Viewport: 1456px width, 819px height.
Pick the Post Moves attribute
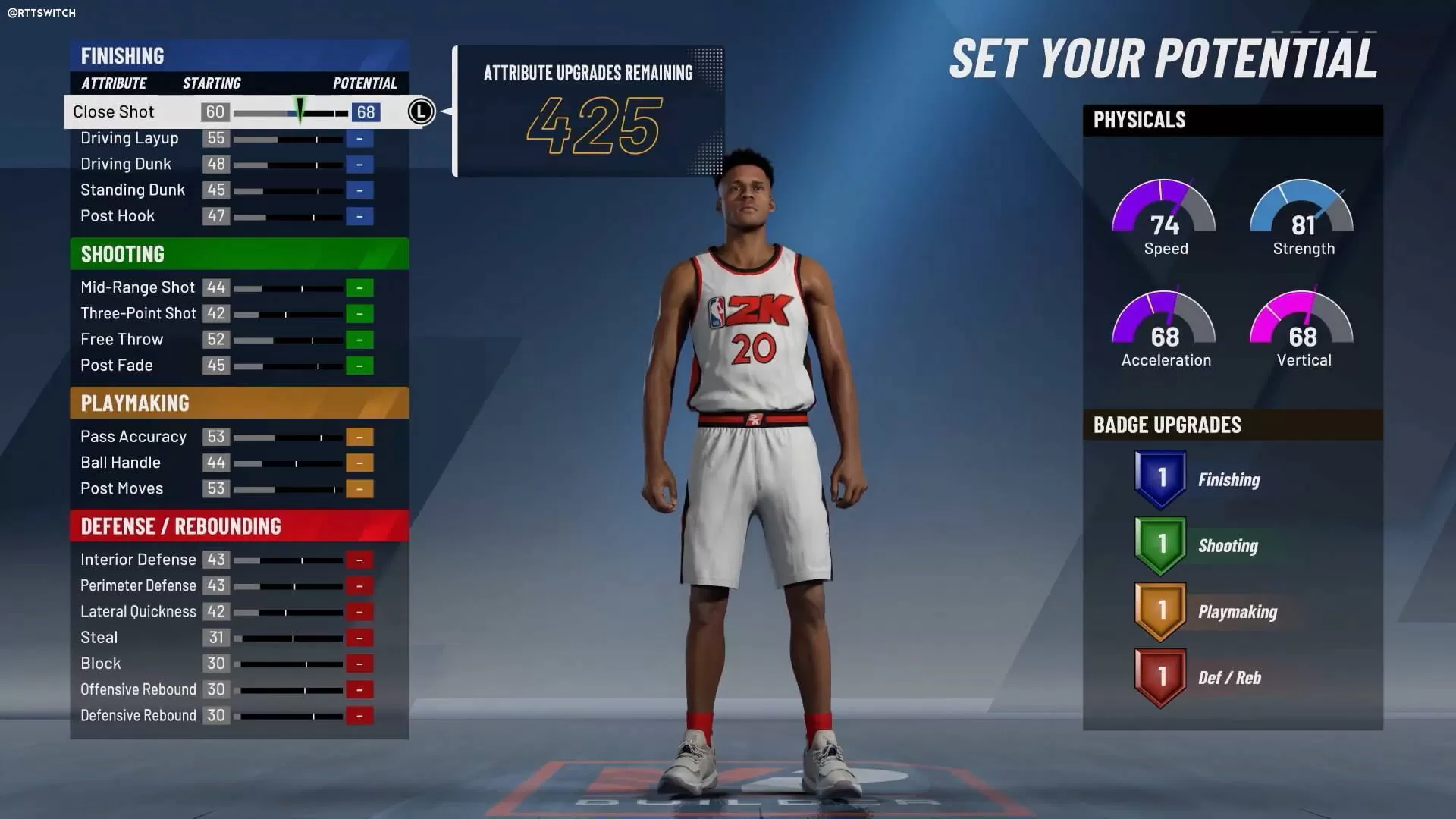[122, 488]
